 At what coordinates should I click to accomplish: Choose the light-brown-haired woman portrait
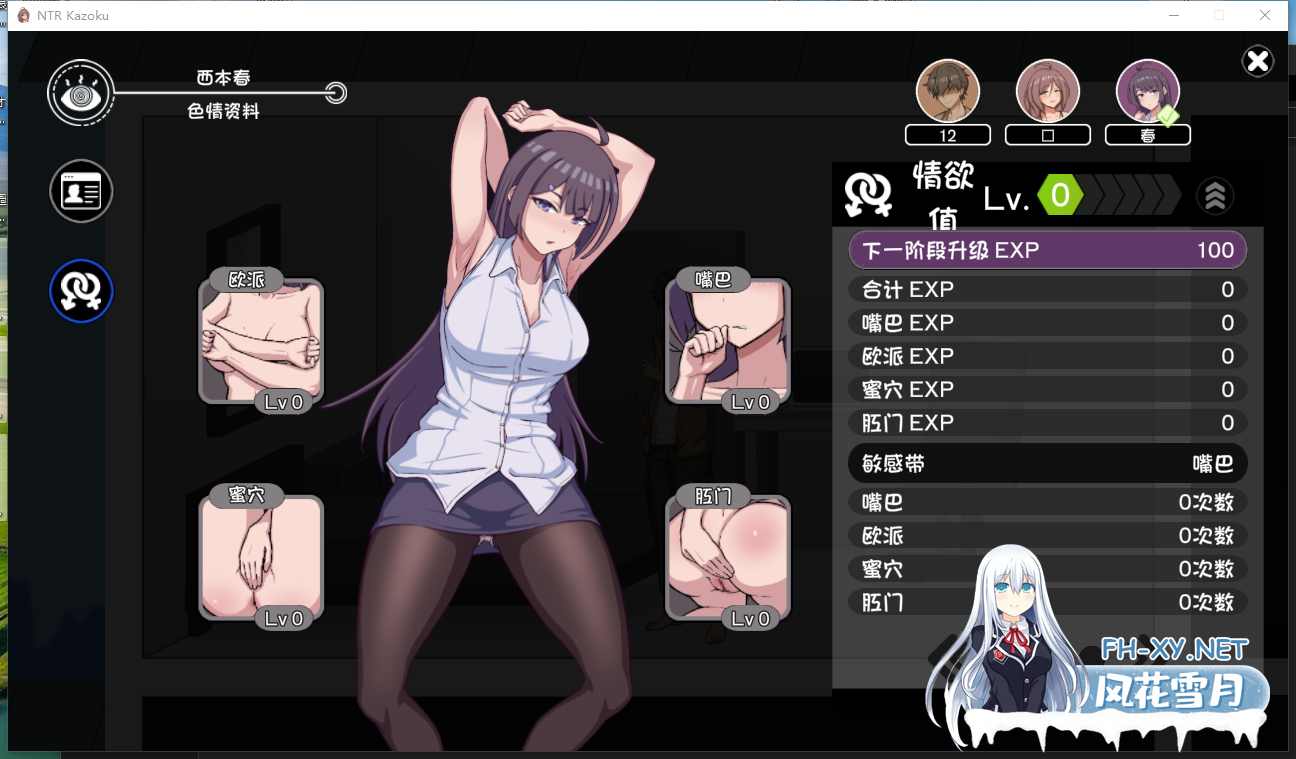point(1047,92)
